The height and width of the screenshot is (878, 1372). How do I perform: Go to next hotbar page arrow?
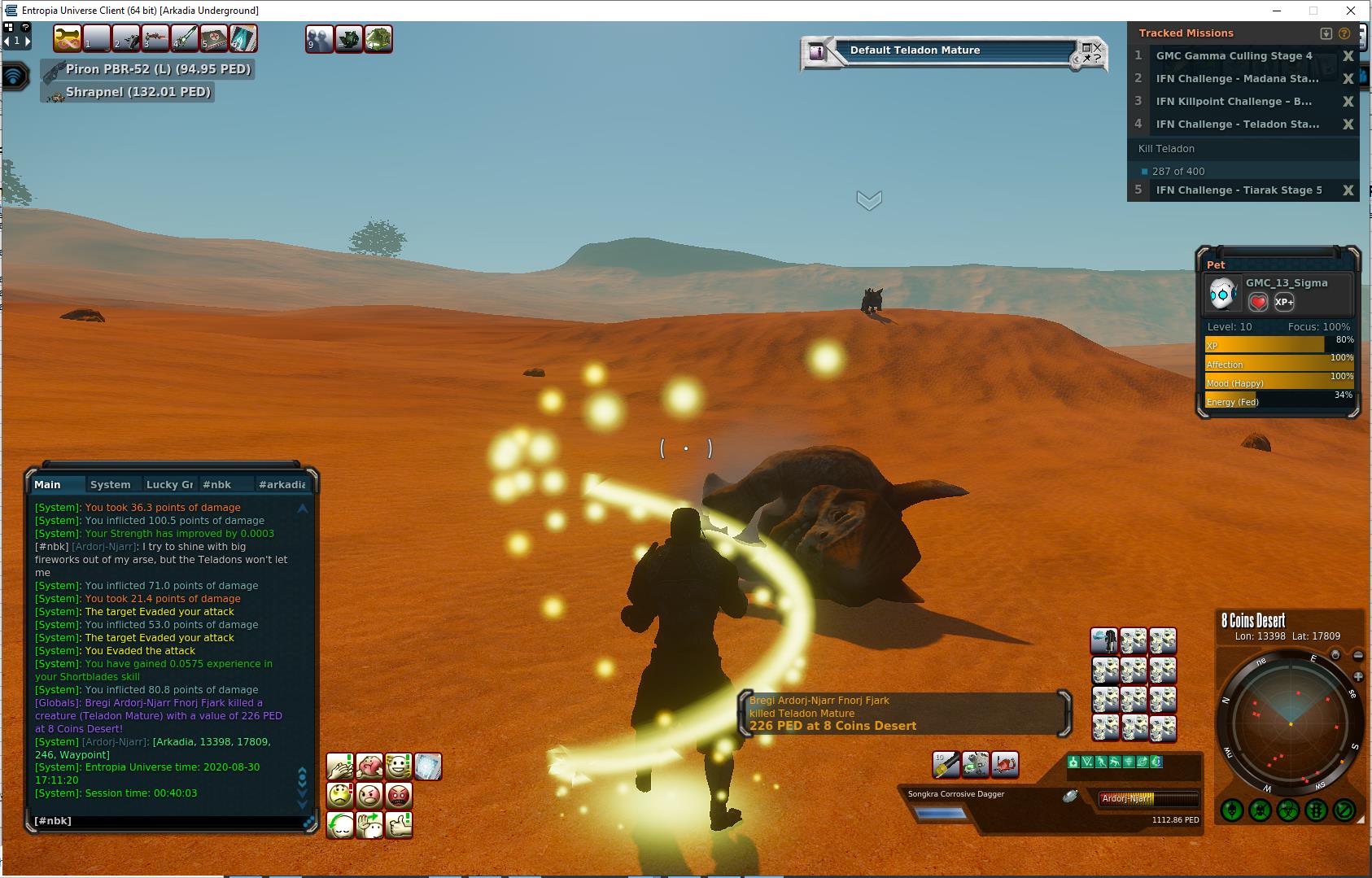[28, 40]
